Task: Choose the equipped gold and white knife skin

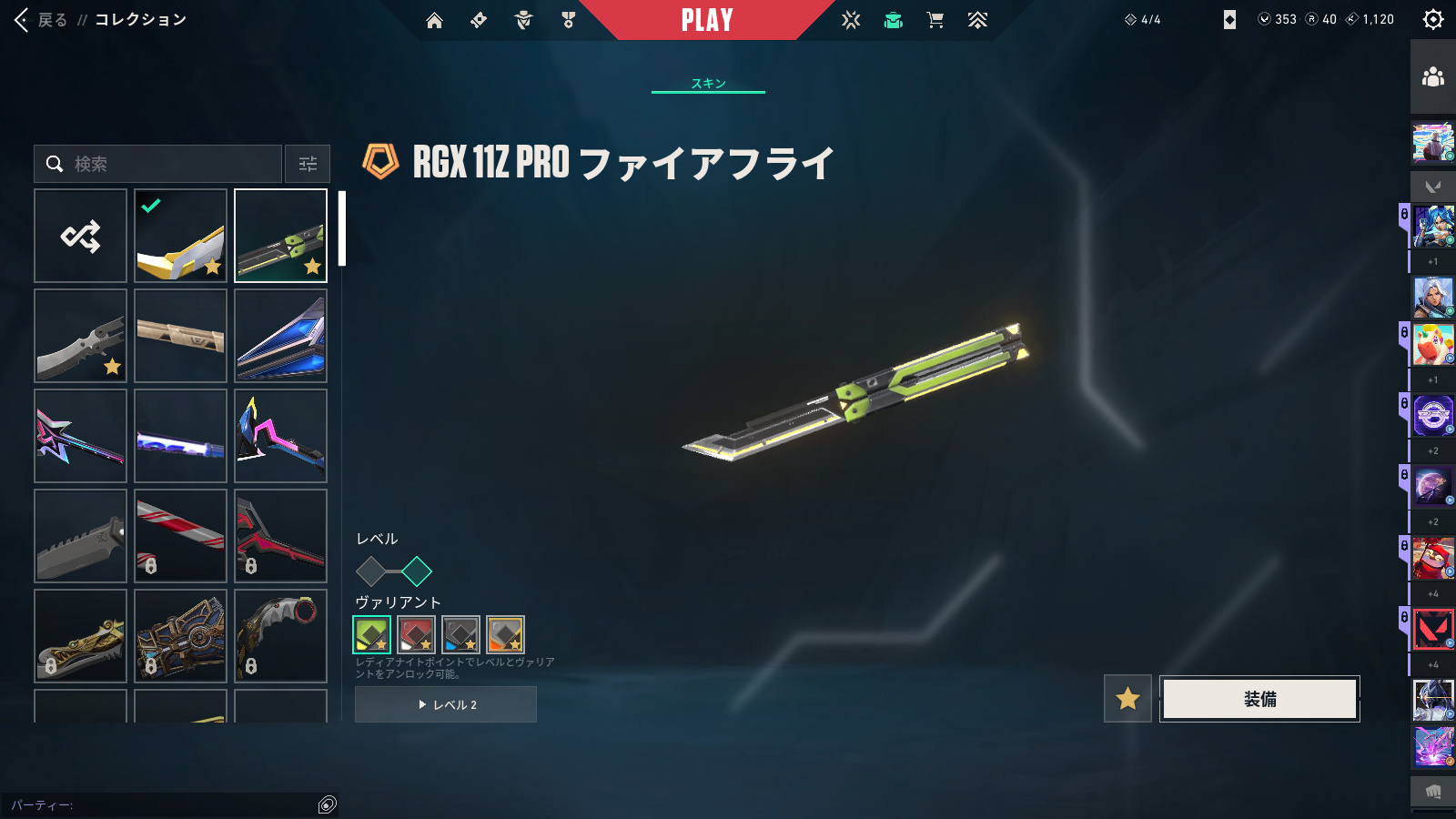Action: tap(180, 236)
